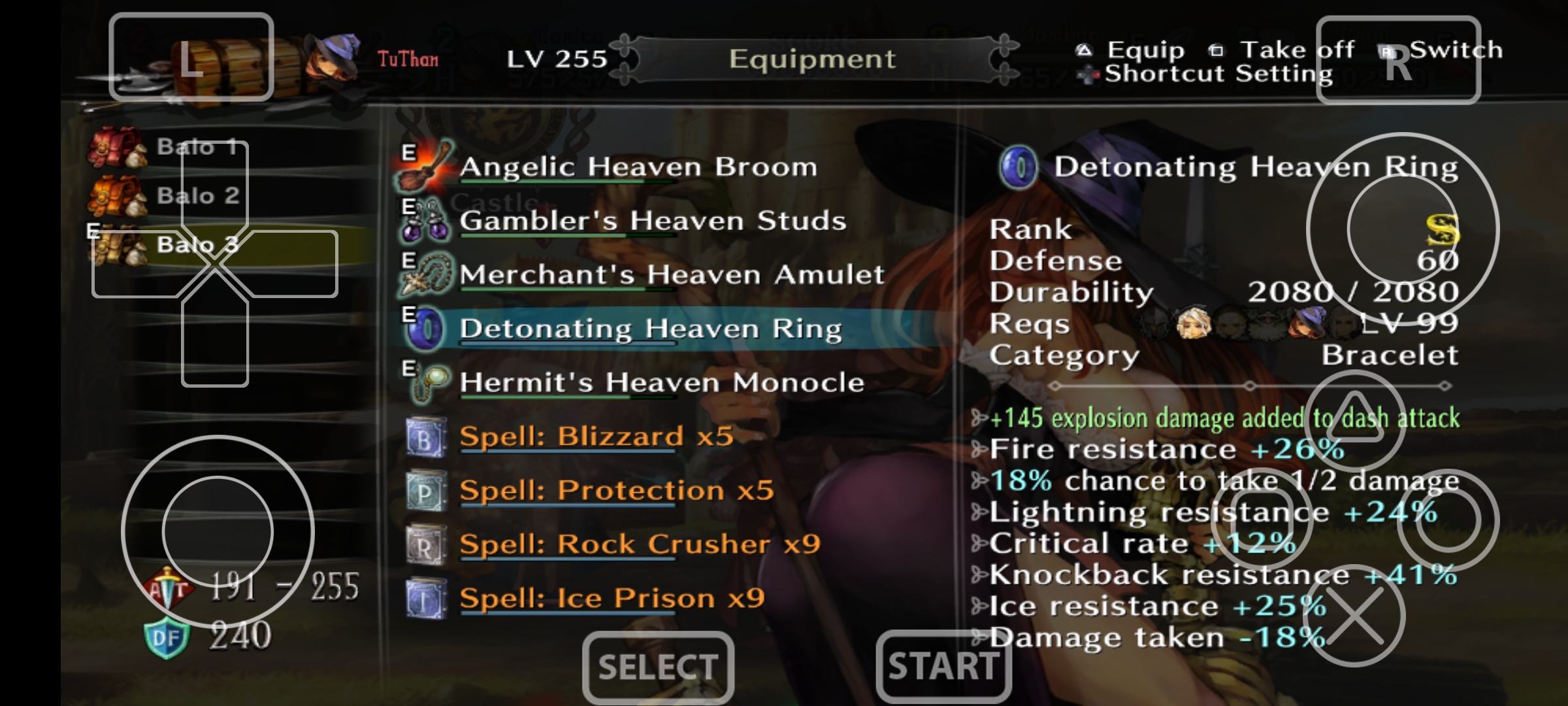Choose Gambler's Heaven Studs
Screen dimensions: 1568x706
[x=652, y=221]
